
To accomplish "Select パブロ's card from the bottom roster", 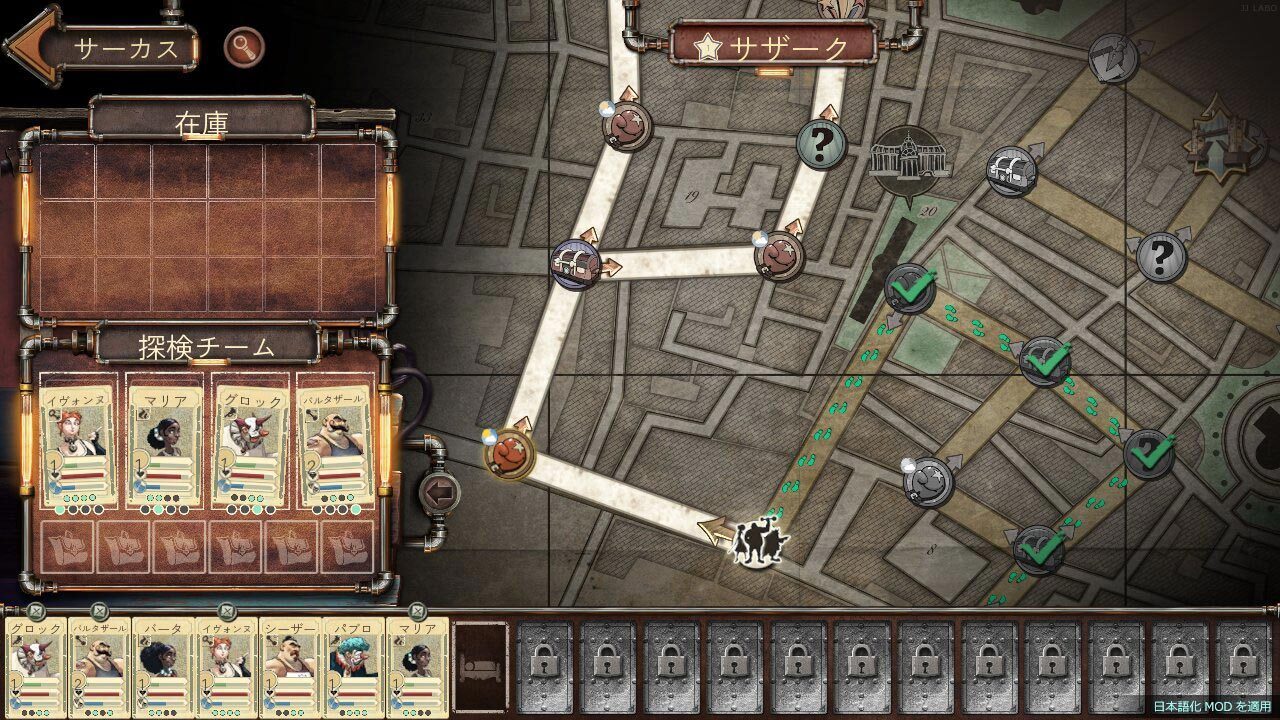I will point(352,667).
